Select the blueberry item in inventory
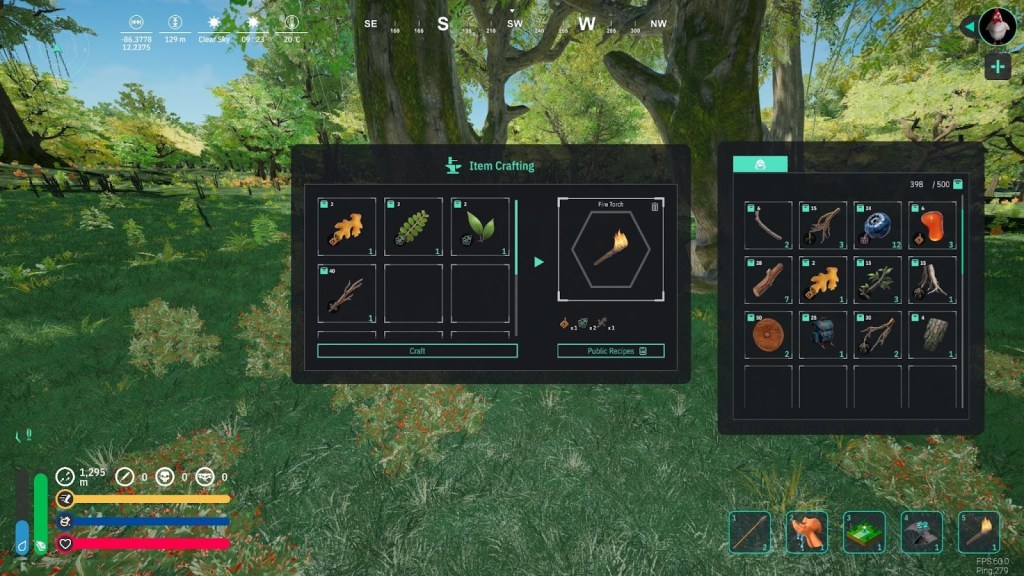This screenshot has height=576, width=1024. (x=877, y=226)
